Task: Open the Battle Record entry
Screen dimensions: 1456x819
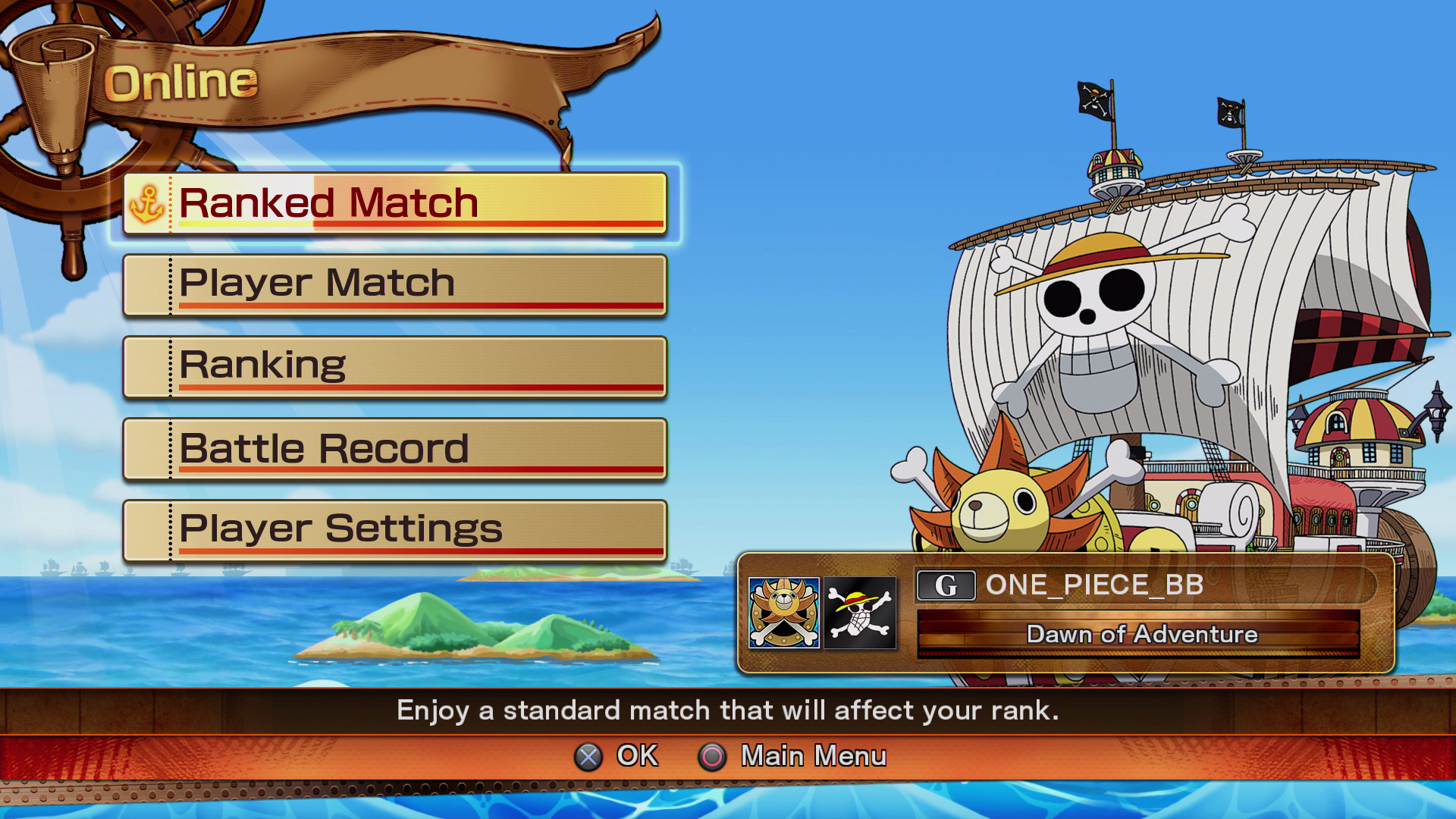Action: pos(394,449)
